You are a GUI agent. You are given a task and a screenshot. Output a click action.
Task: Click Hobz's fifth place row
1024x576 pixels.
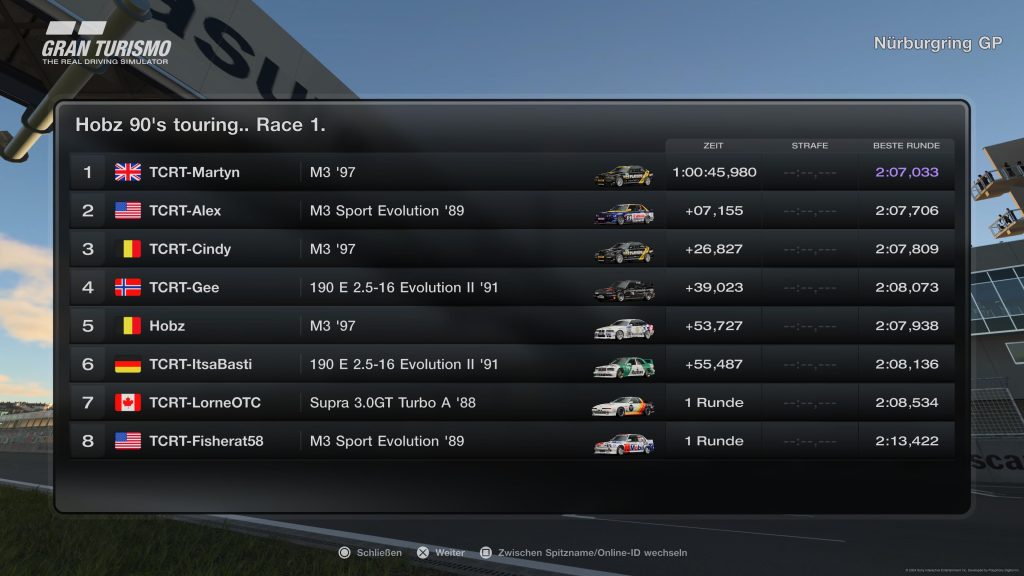click(x=510, y=326)
